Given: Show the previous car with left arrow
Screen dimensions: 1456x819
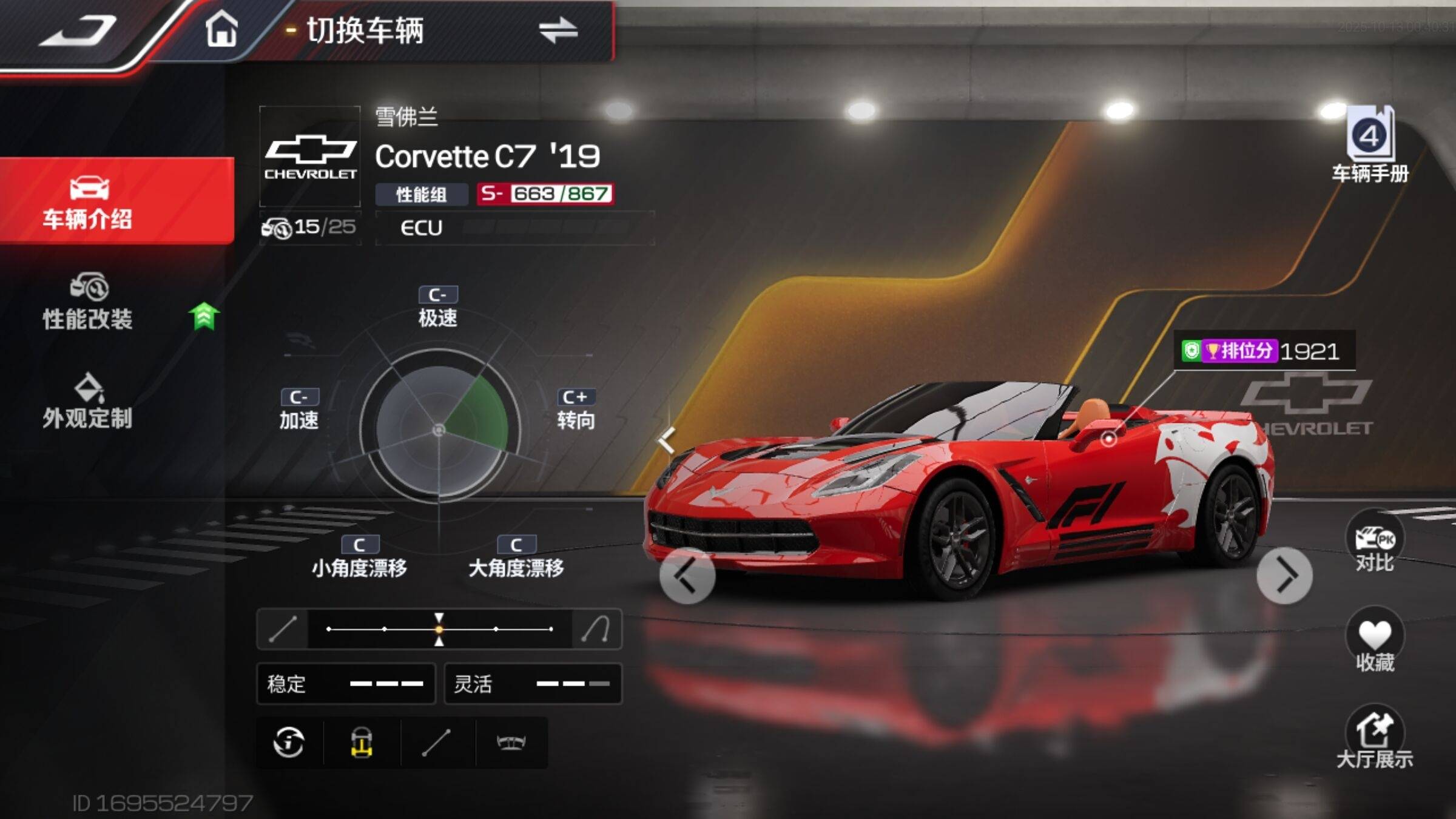Looking at the screenshot, I should tap(687, 575).
